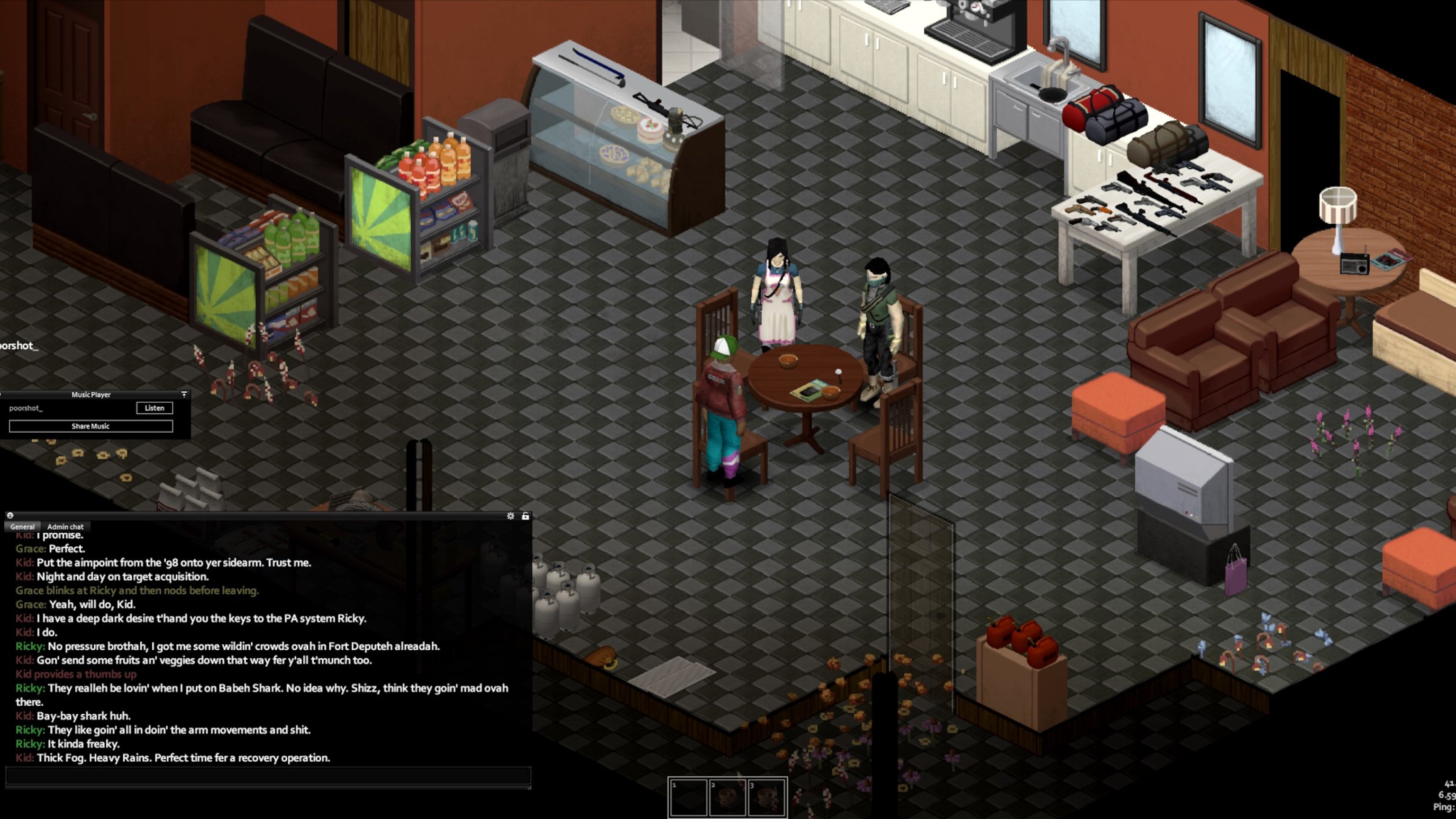
Task: Click the Listen button beside poorshot_
Action: click(x=155, y=408)
